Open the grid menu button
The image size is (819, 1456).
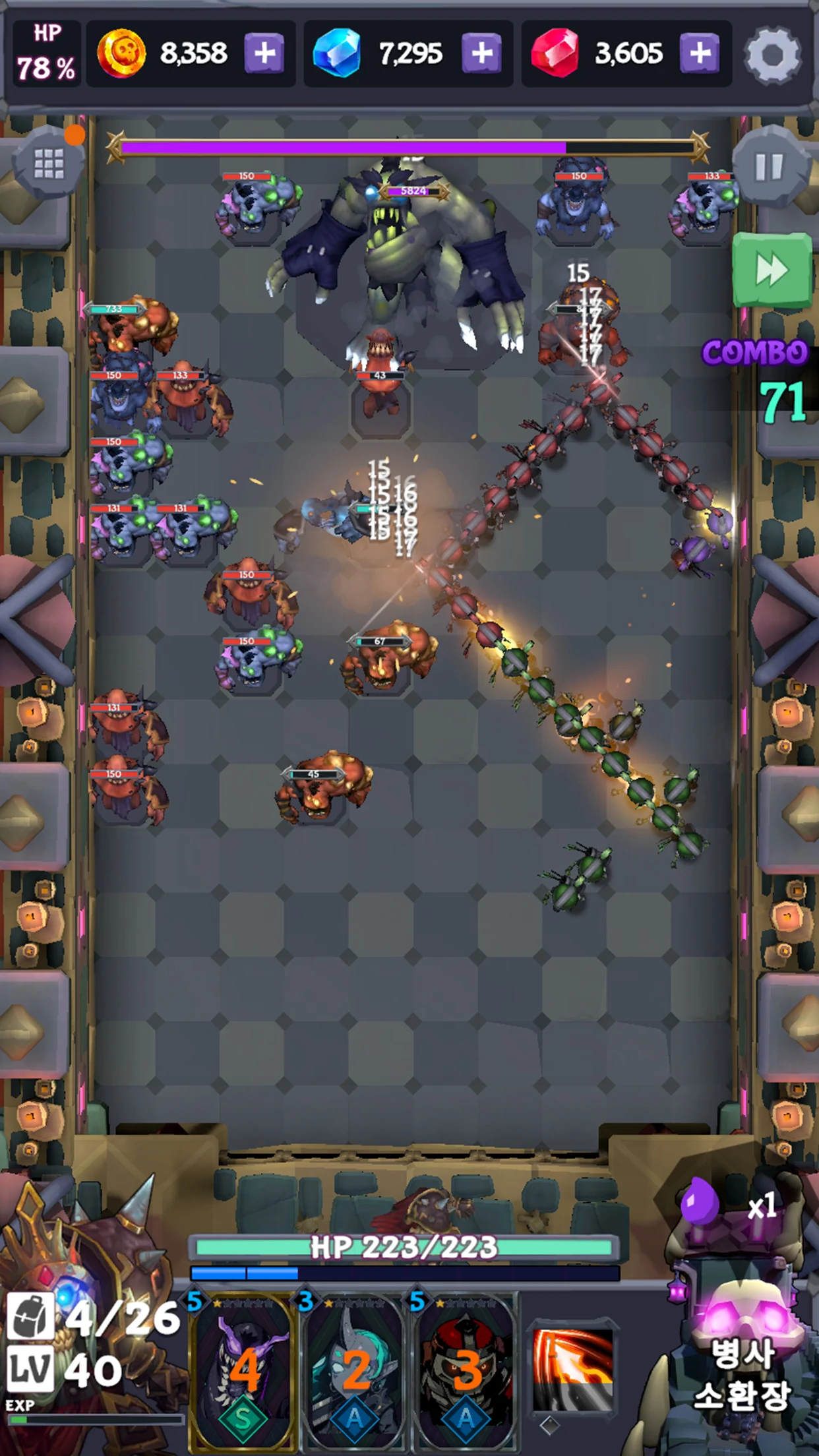pyautogui.click(x=49, y=163)
